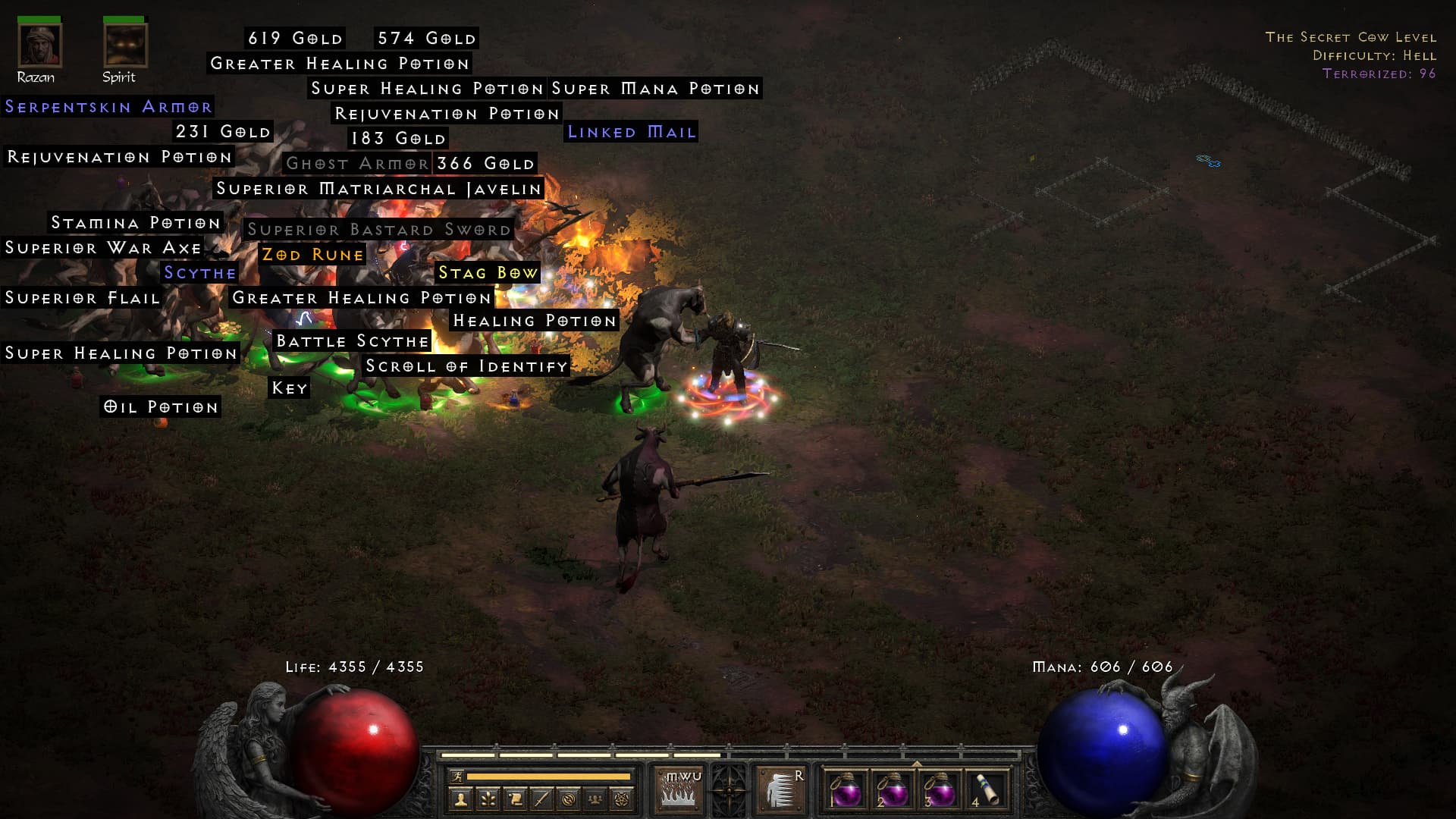This screenshot has width=1456, height=819.
Task: Pick up the Zod Rune label
Action: (x=312, y=255)
